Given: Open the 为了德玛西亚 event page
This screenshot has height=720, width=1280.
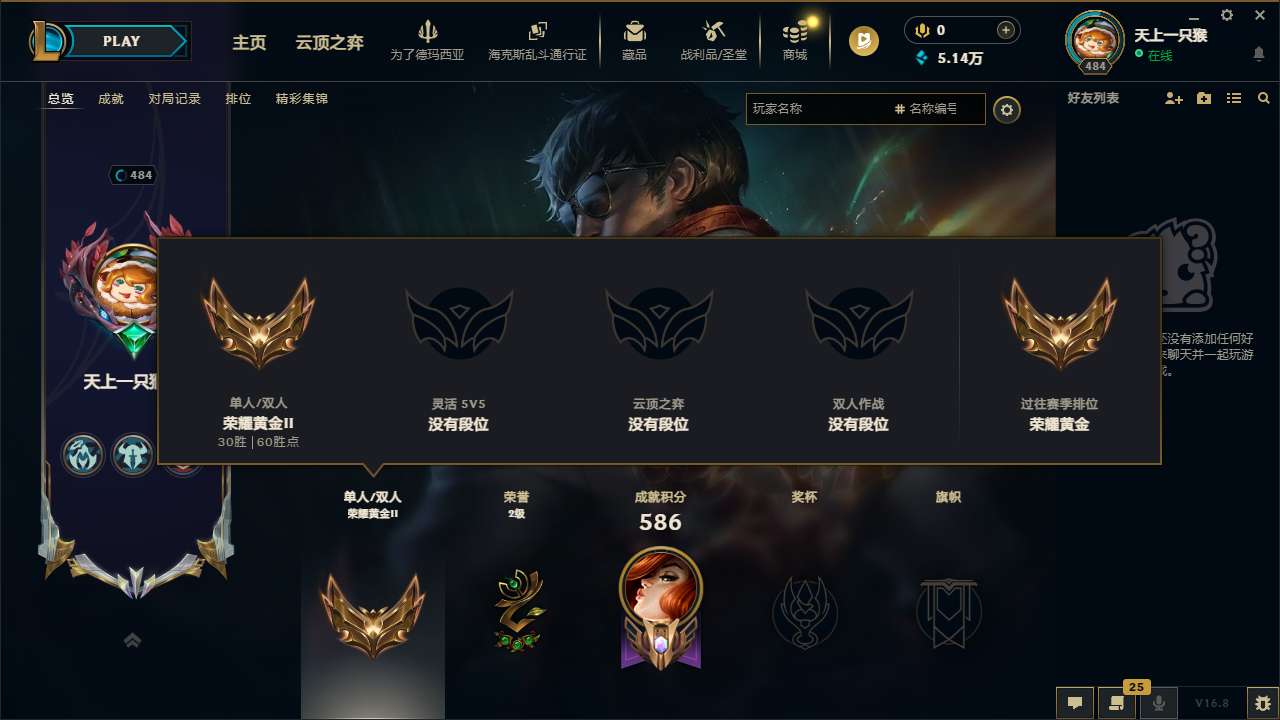Looking at the screenshot, I should click(428, 40).
